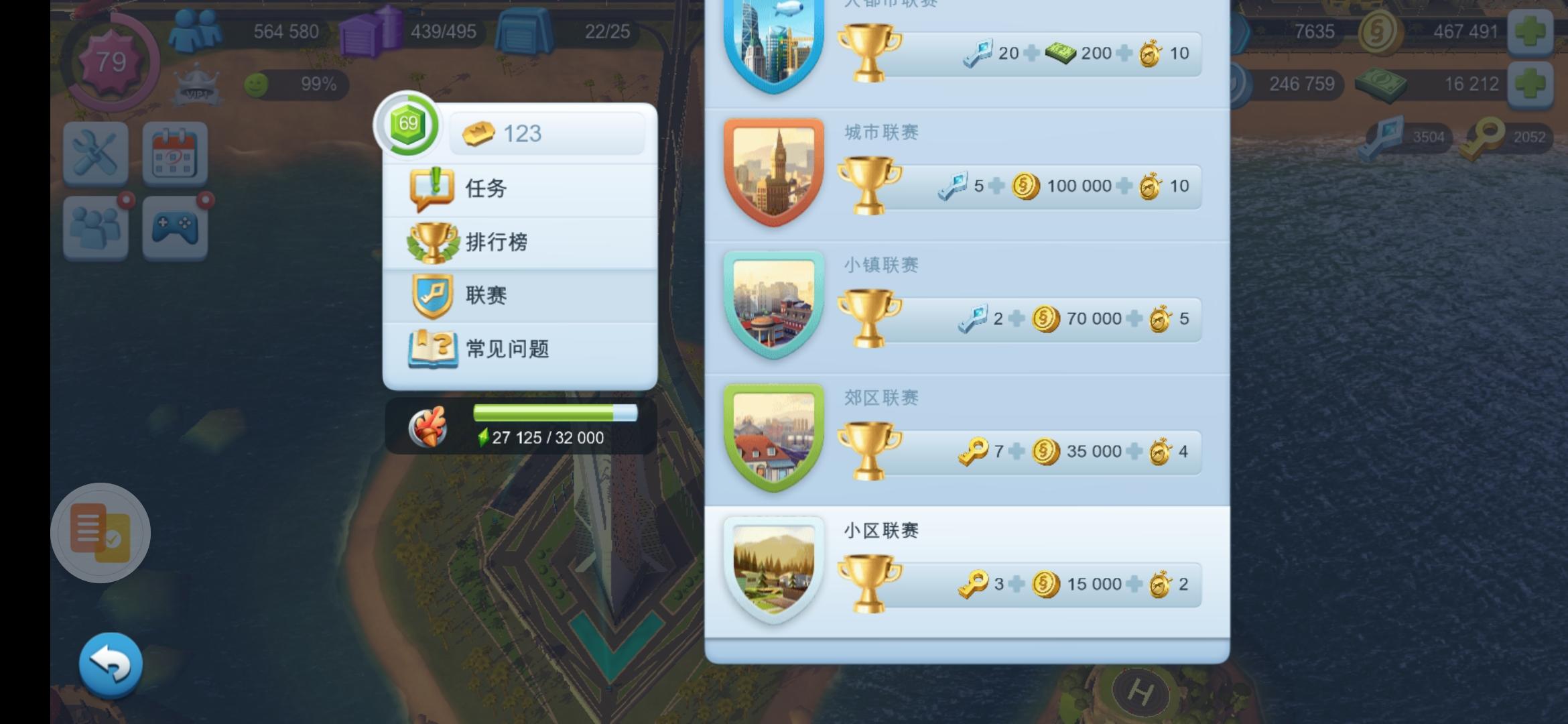Screen dimensions: 1568x724
Task: Open the gamepad minigames icon
Action: (174, 228)
